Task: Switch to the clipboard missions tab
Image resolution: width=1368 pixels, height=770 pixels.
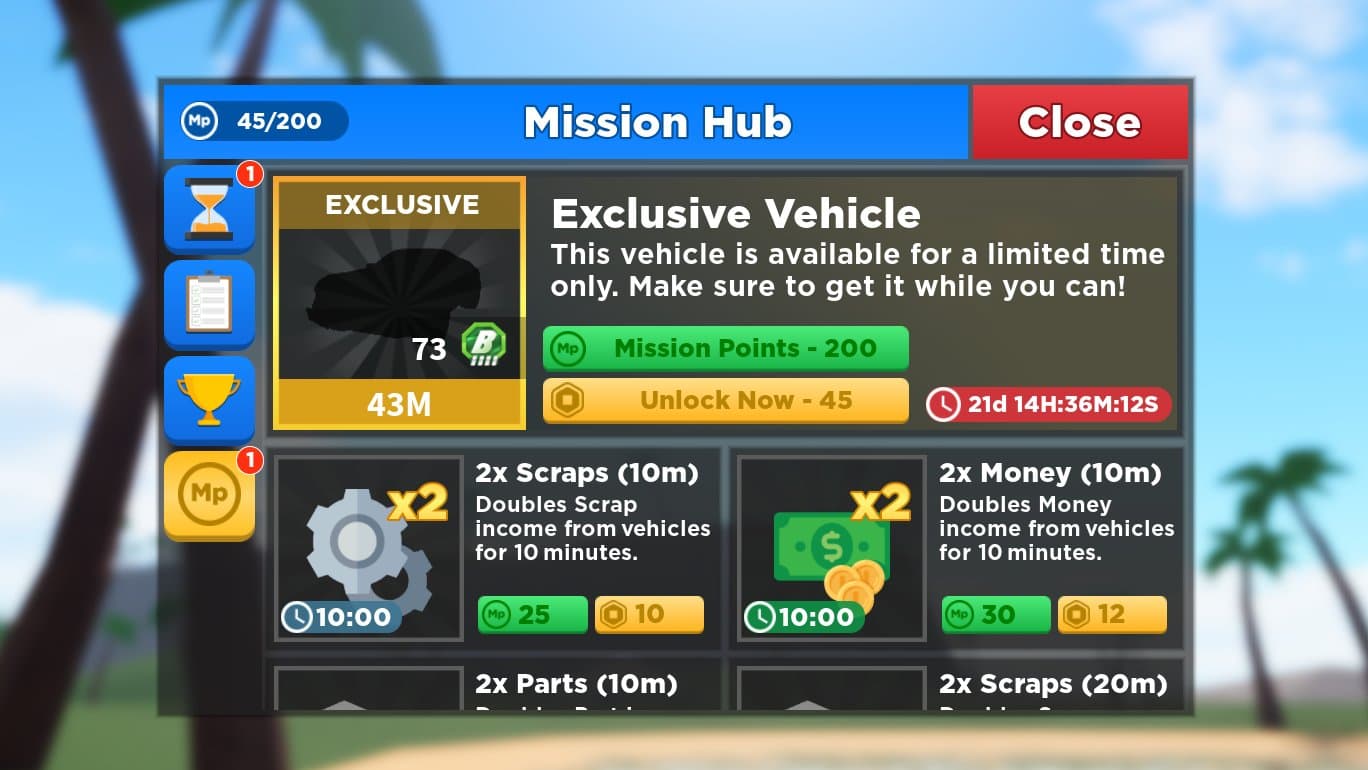Action: (x=209, y=304)
